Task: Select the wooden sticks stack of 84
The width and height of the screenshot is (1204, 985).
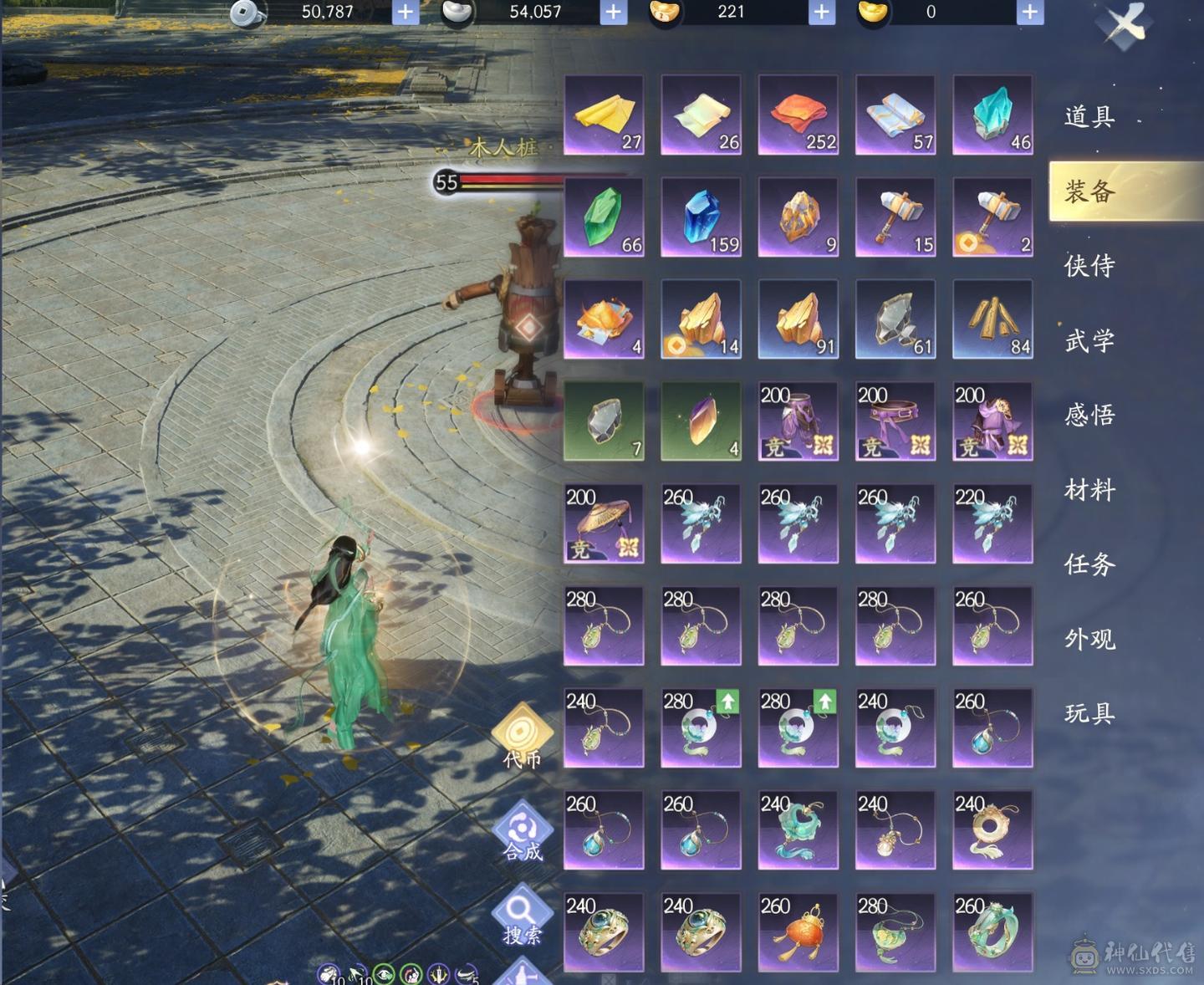Action: 992,319
